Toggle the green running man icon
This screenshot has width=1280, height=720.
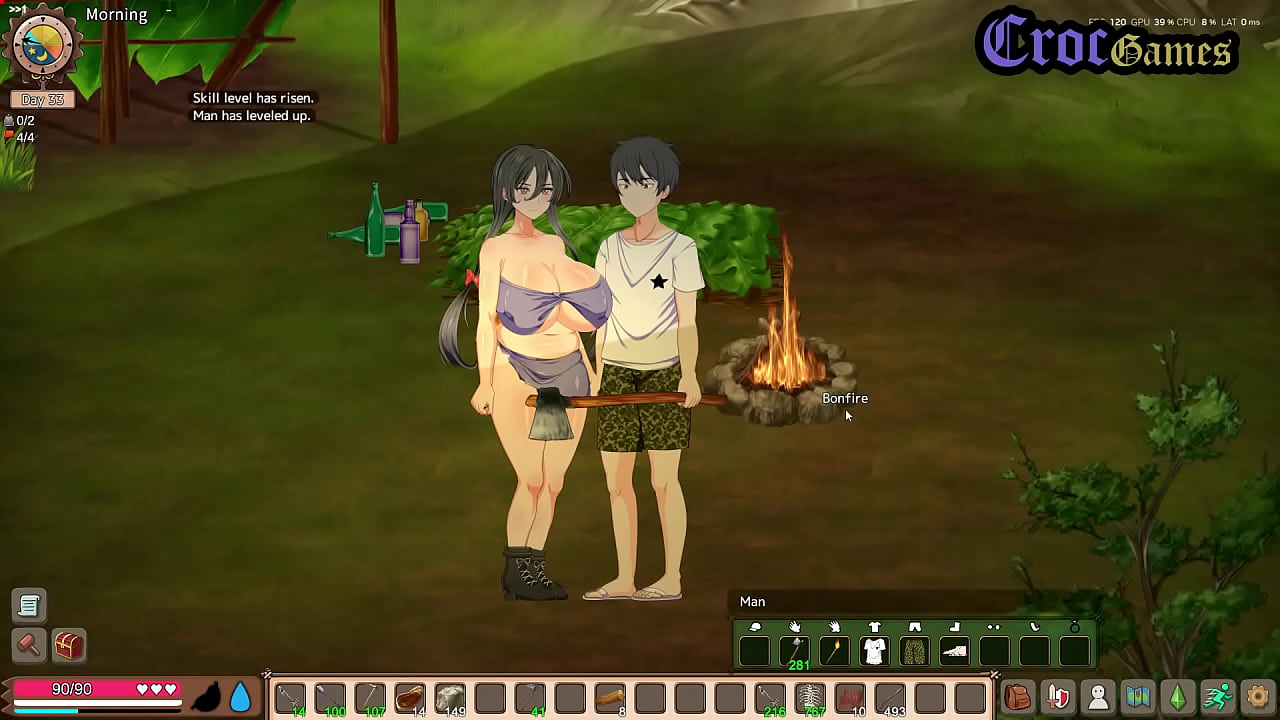1218,697
